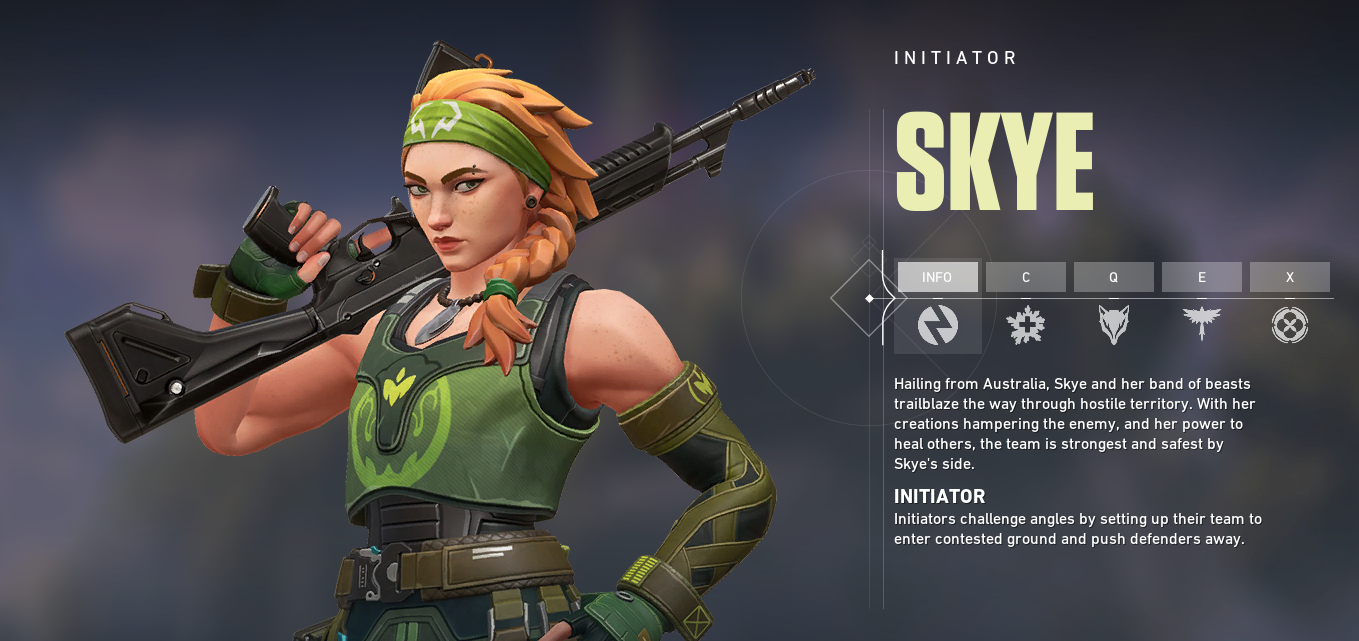
Task: Pick the Guiding Light hawk icon
Action: point(1201,326)
